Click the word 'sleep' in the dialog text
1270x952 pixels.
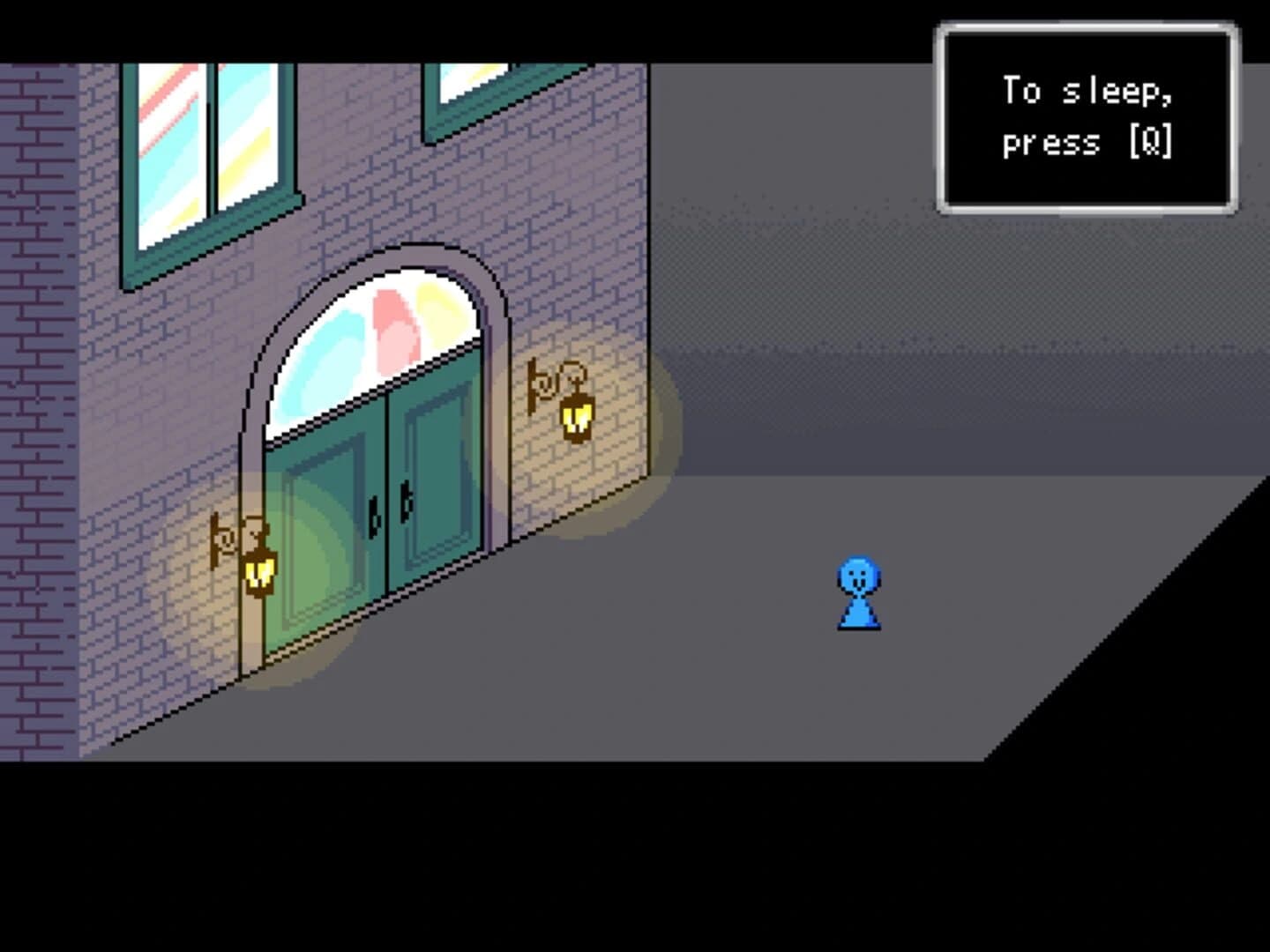coord(1116,90)
